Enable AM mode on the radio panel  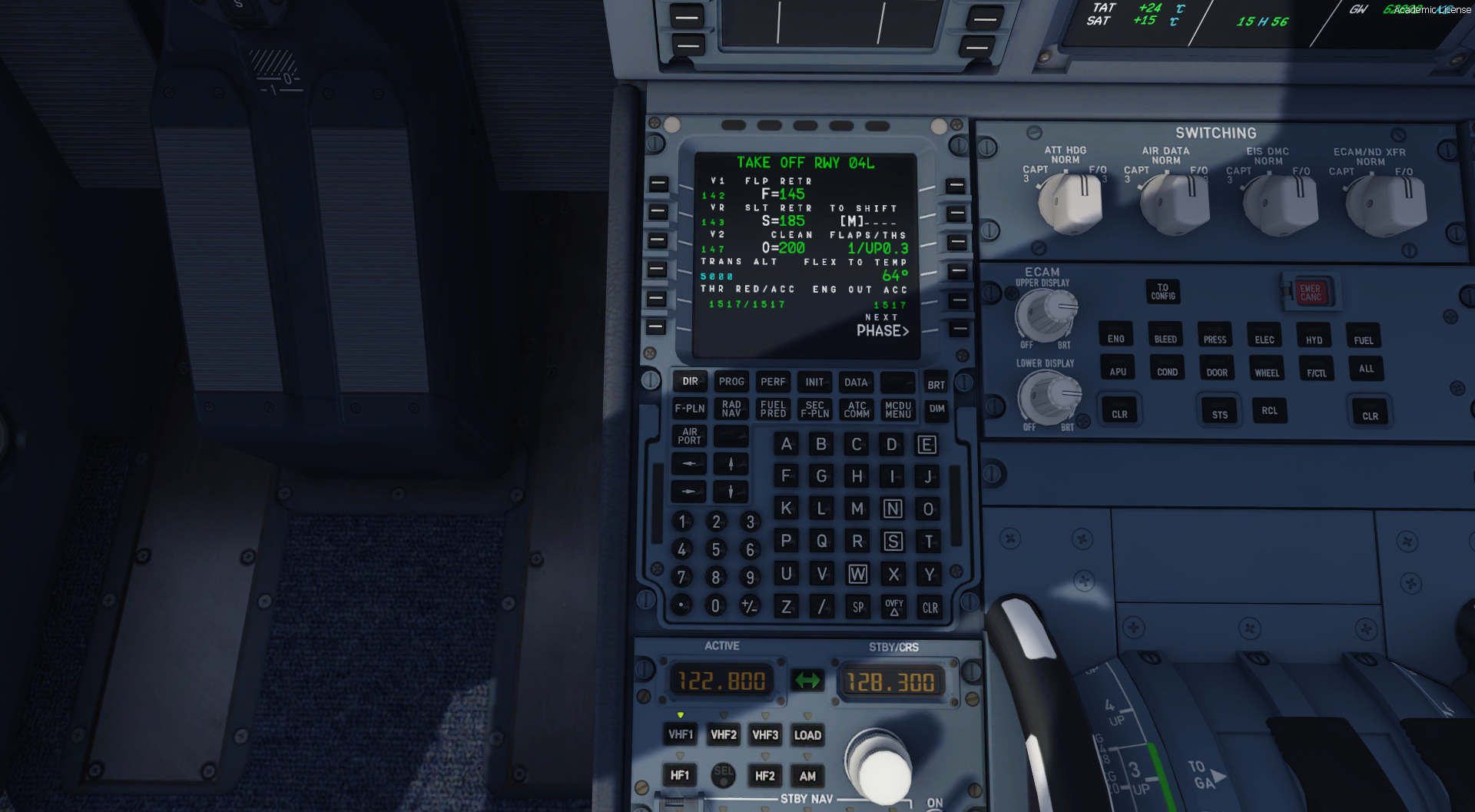807,776
